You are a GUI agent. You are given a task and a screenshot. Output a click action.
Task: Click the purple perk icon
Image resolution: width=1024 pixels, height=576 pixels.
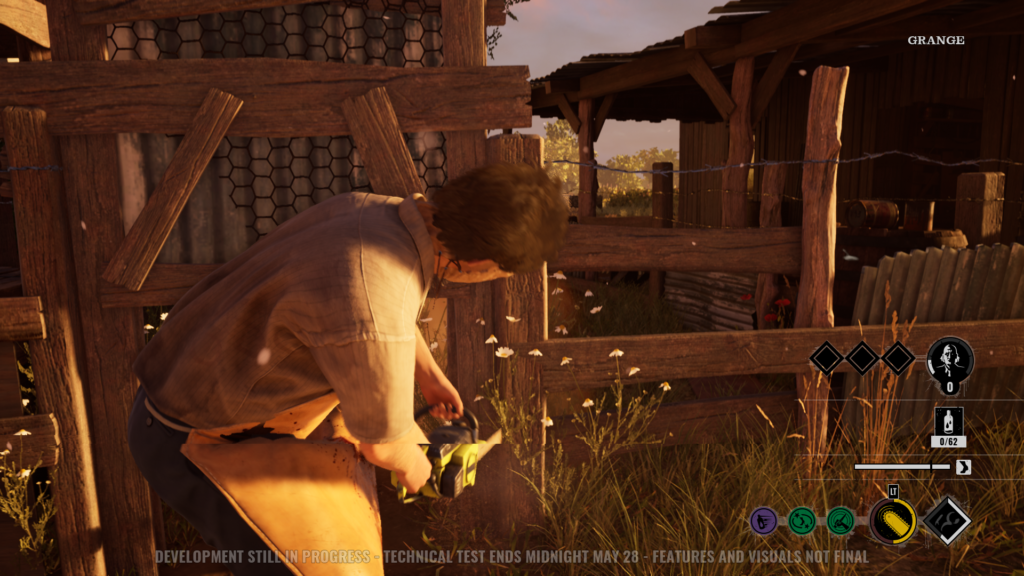click(764, 520)
